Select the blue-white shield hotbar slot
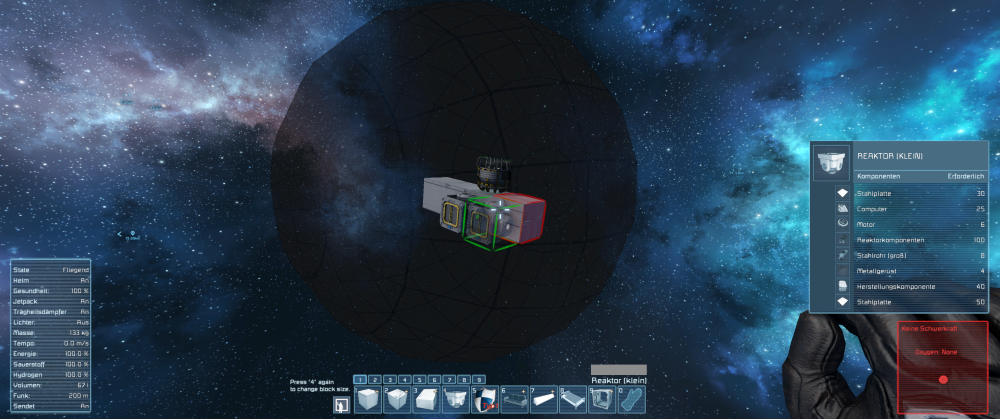 coord(485,400)
